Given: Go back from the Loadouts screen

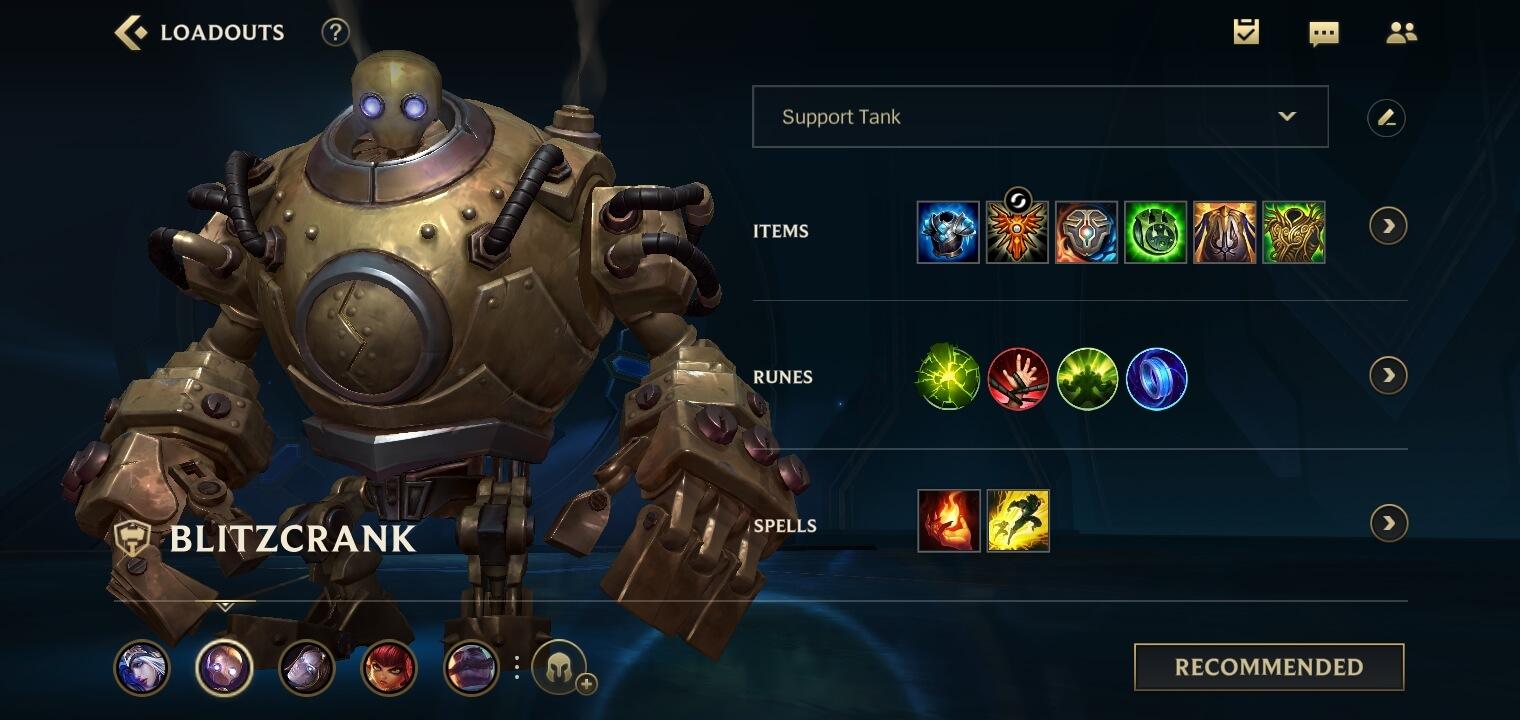Looking at the screenshot, I should tap(130, 32).
